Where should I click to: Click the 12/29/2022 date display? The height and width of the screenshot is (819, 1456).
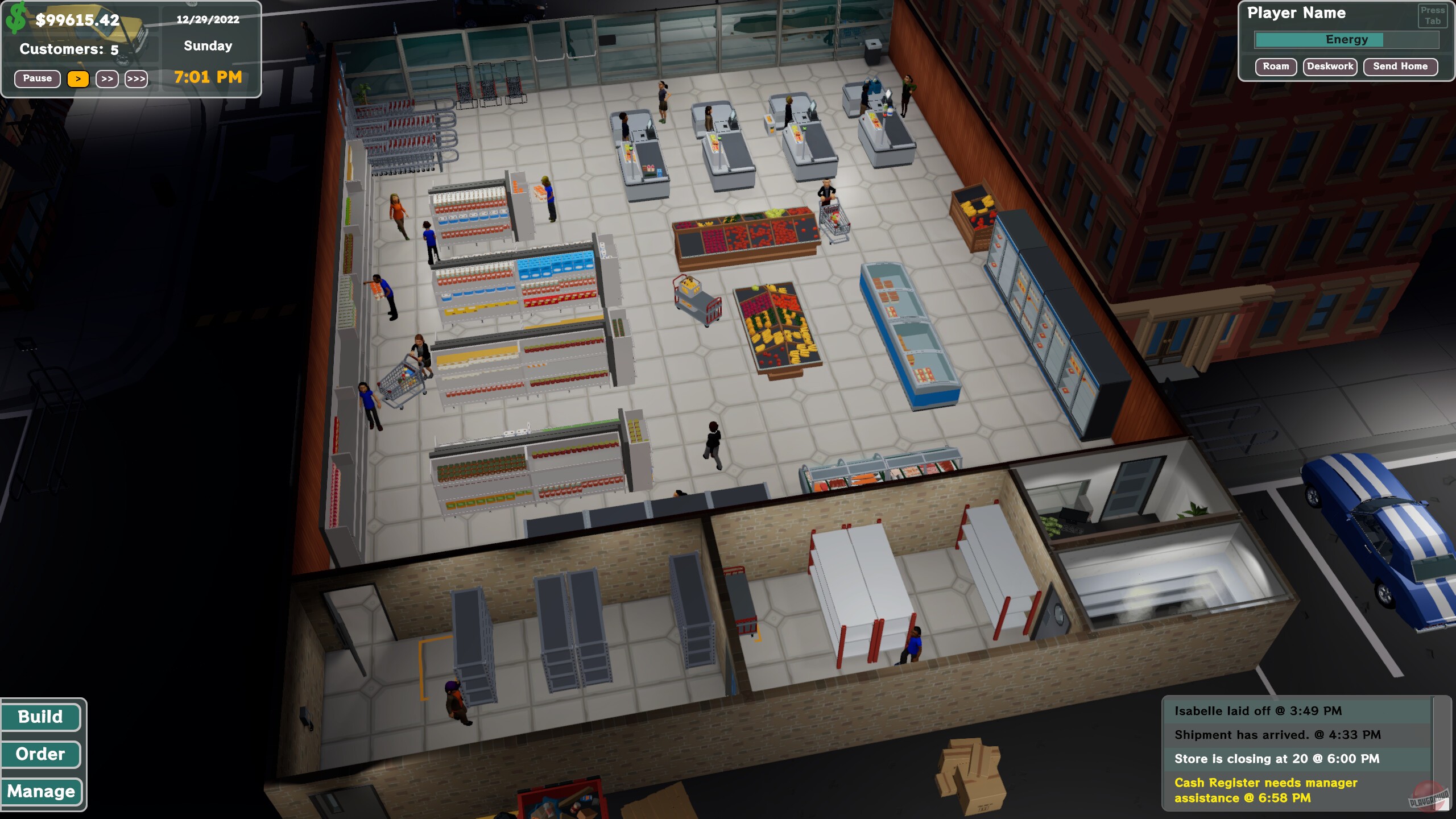(x=208, y=20)
